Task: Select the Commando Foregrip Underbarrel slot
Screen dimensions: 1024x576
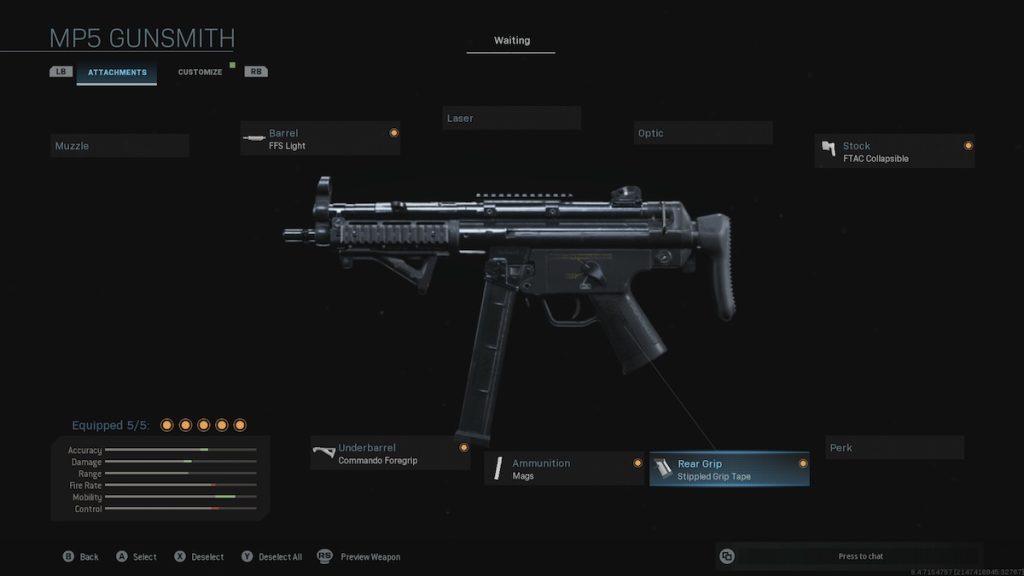Action: coord(390,454)
